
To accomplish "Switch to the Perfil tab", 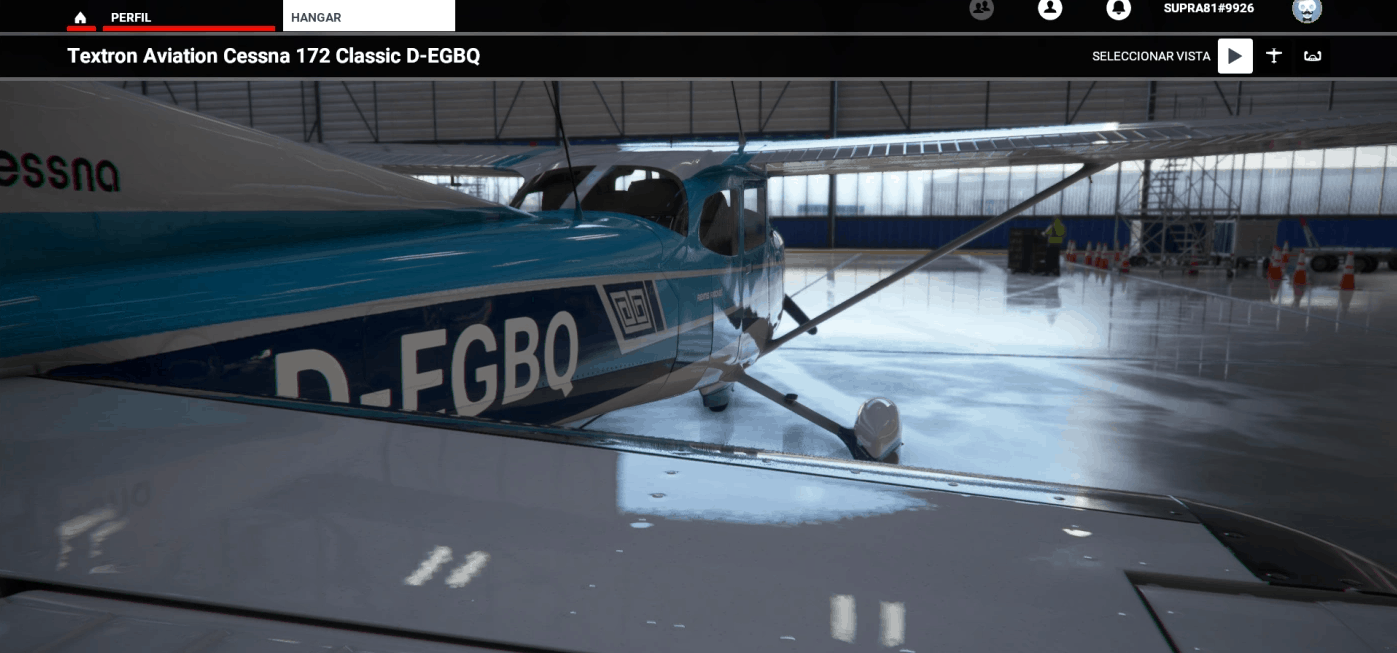I will coord(131,17).
